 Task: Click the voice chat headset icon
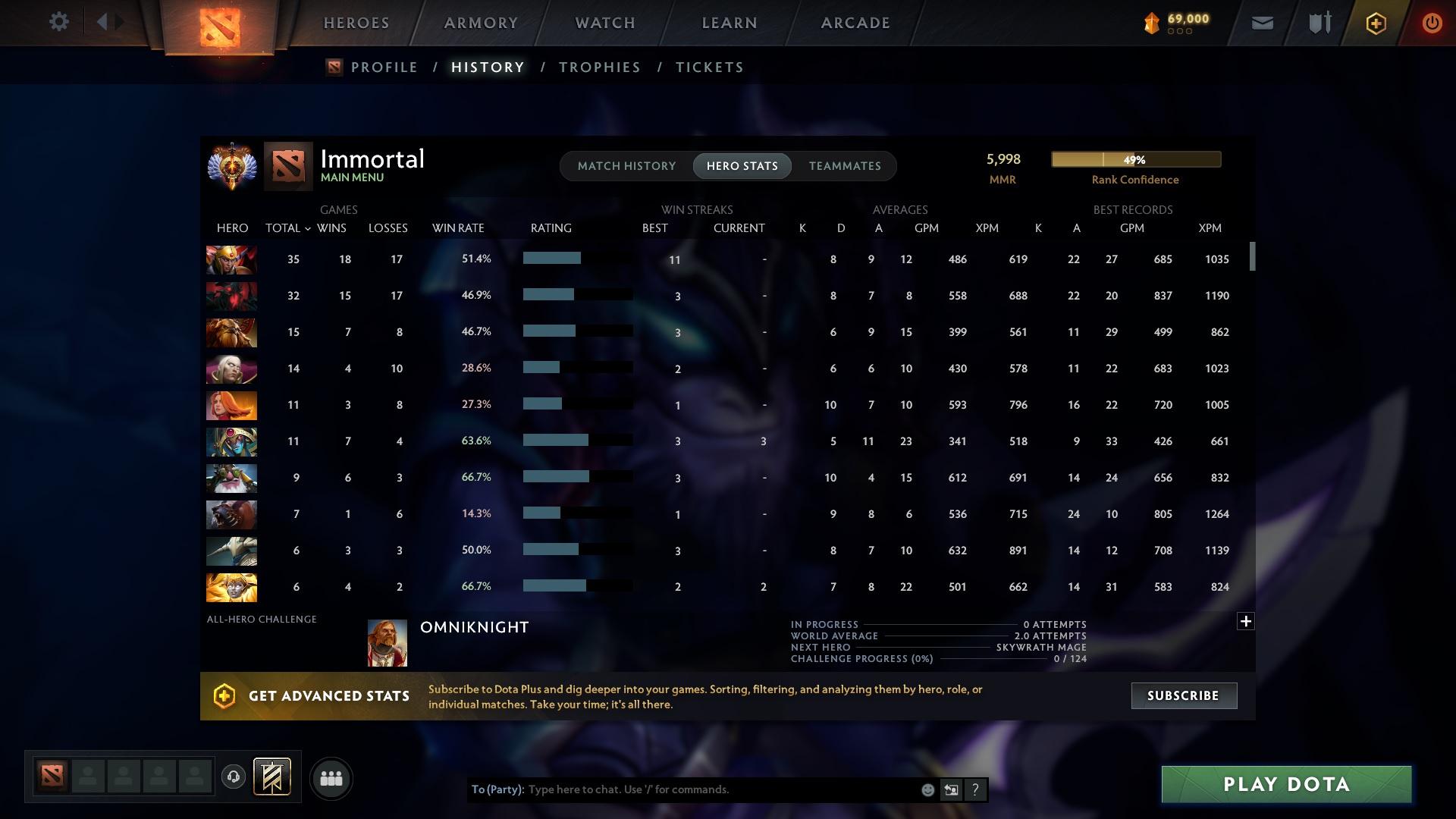click(x=233, y=778)
